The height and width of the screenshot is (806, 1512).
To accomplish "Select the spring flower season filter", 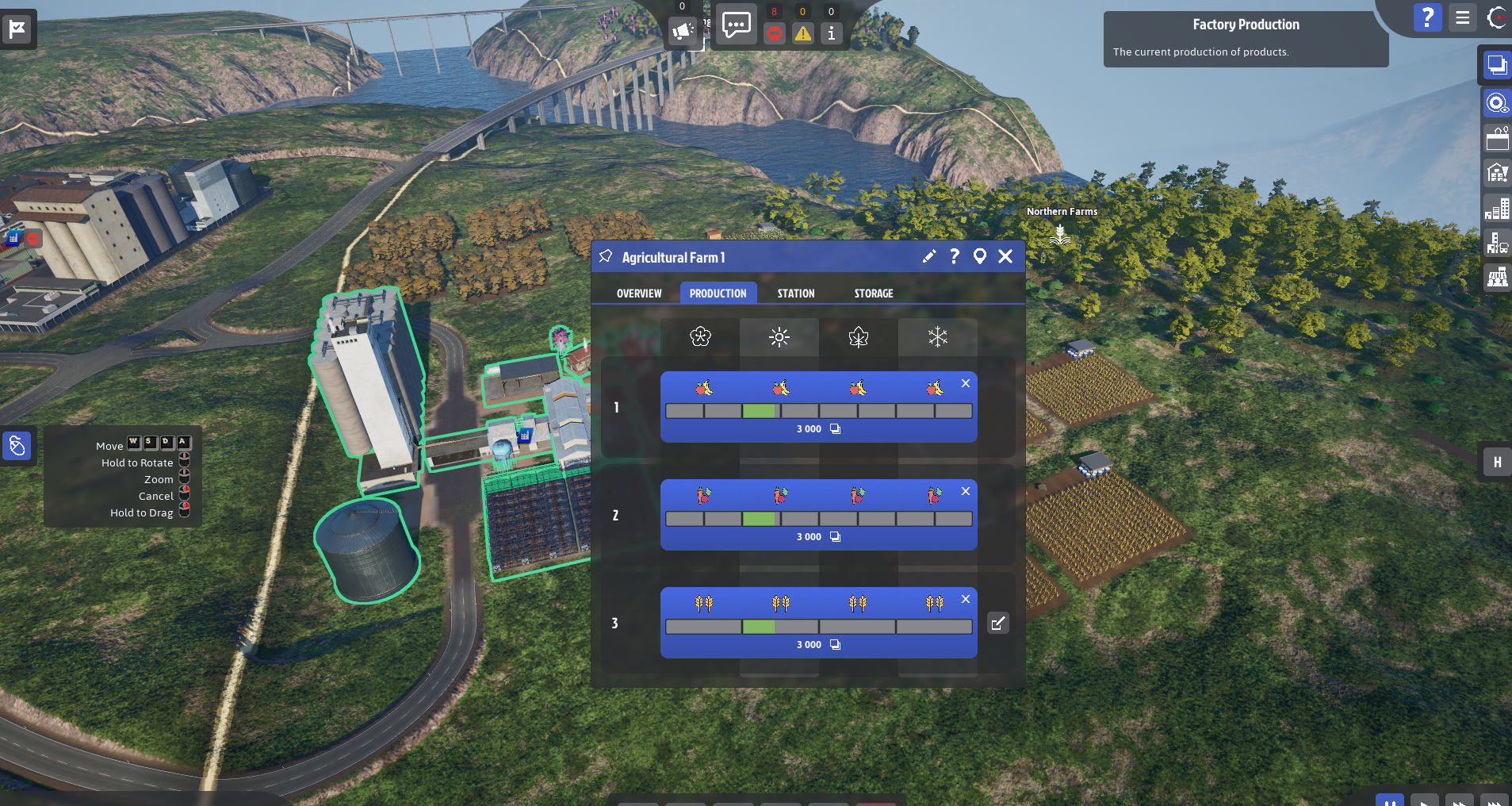I will [699, 337].
